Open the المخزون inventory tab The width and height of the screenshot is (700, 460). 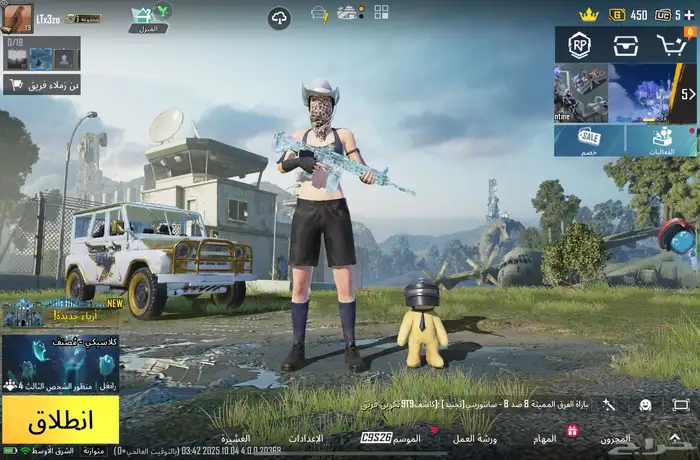[x=614, y=438]
